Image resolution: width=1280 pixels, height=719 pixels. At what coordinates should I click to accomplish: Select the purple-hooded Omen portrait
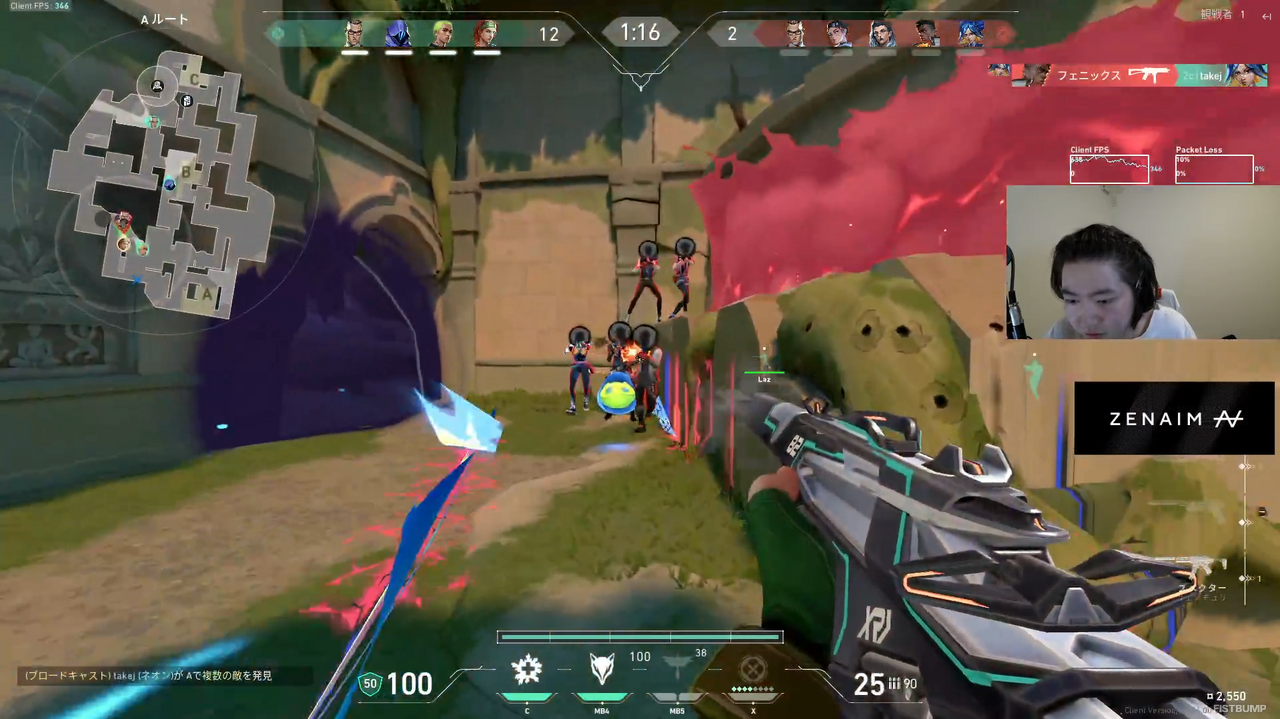coord(397,34)
